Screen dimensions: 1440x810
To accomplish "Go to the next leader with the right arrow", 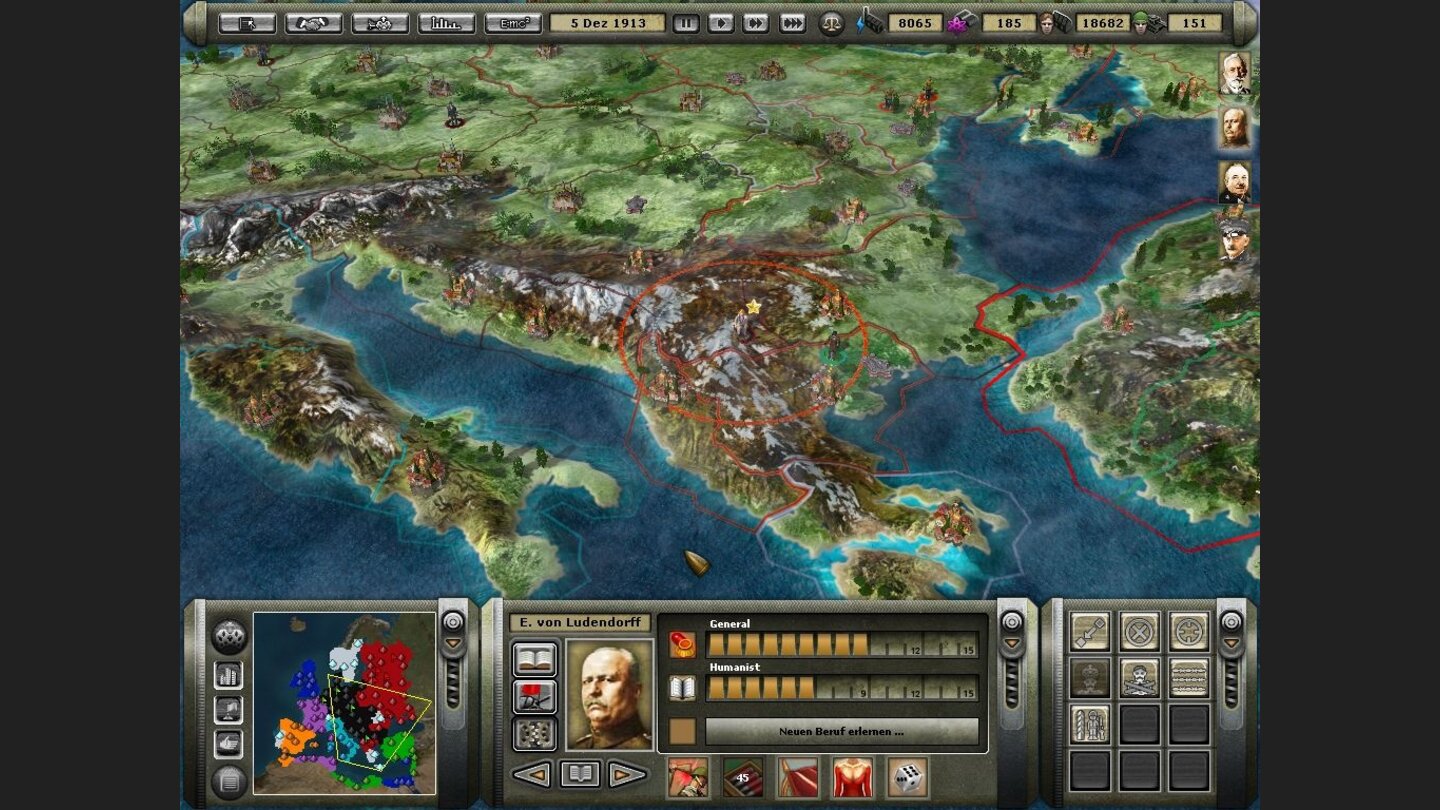I will [x=627, y=775].
